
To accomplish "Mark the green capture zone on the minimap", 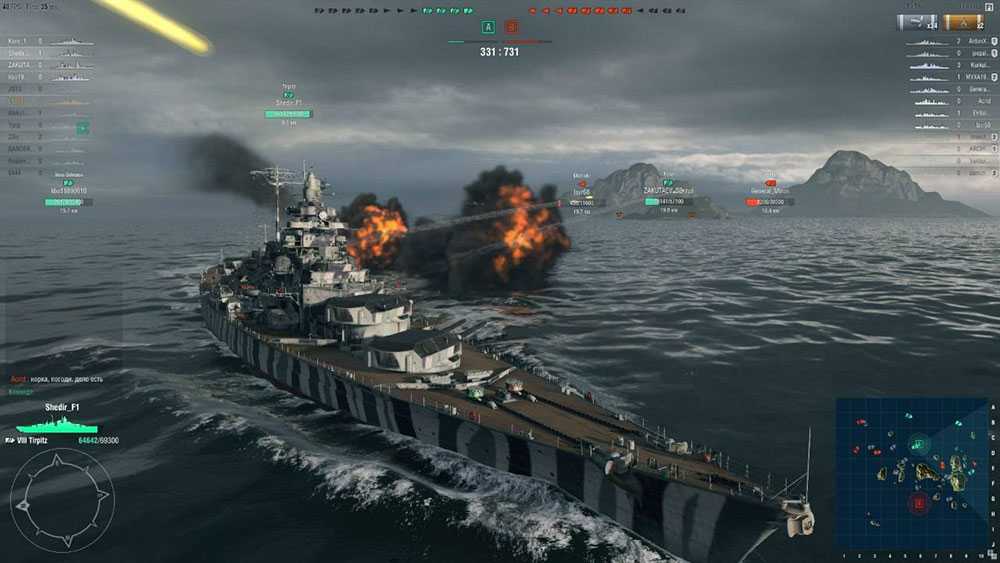I will 919,444.
